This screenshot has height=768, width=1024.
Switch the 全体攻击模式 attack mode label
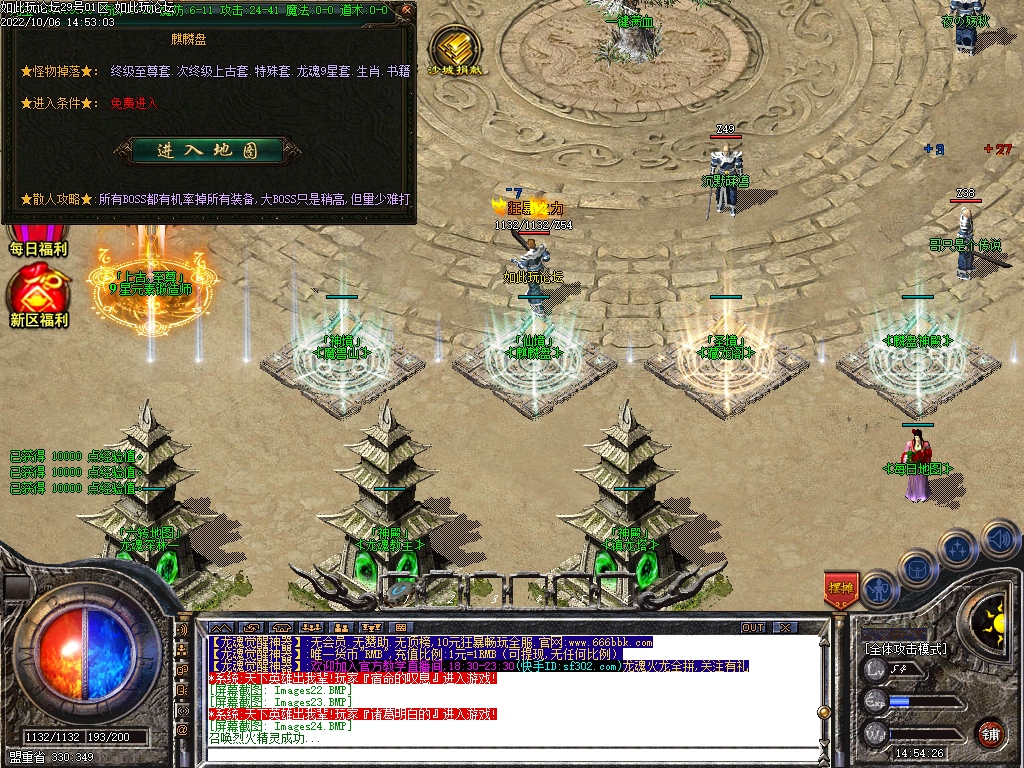click(905, 649)
